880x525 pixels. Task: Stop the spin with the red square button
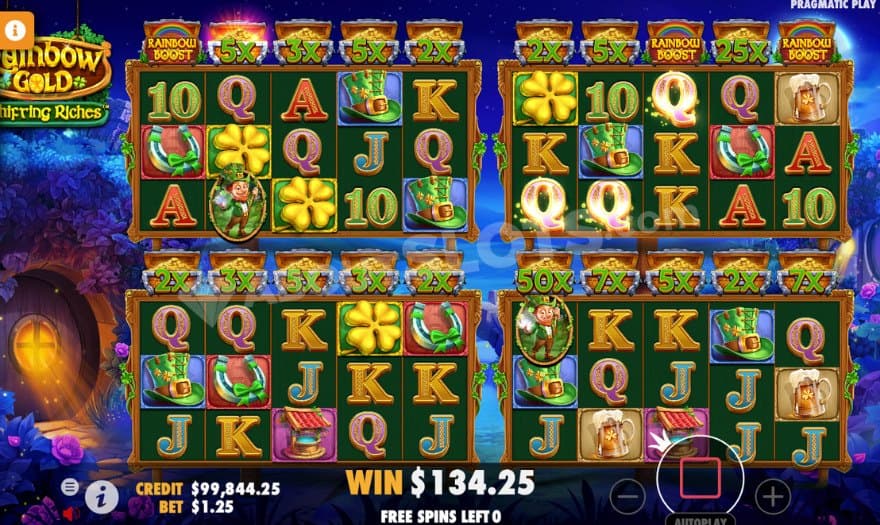[700, 479]
